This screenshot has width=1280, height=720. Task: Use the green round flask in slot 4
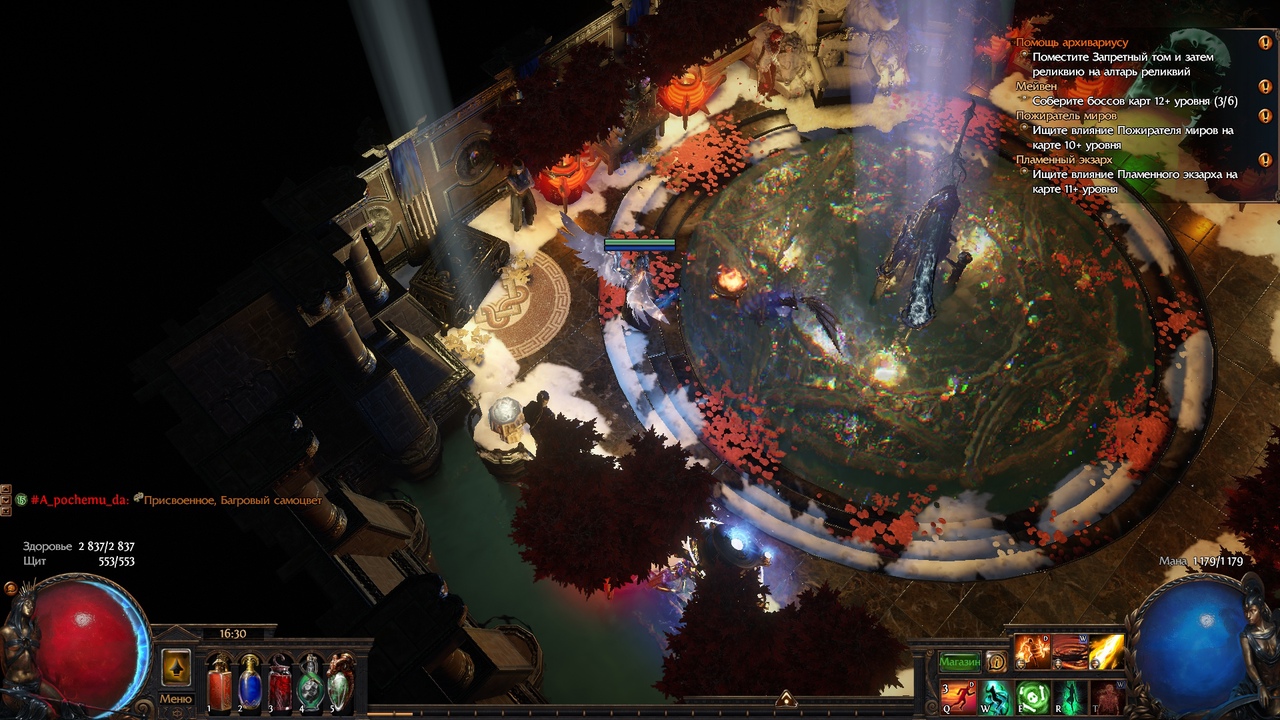pyautogui.click(x=311, y=684)
